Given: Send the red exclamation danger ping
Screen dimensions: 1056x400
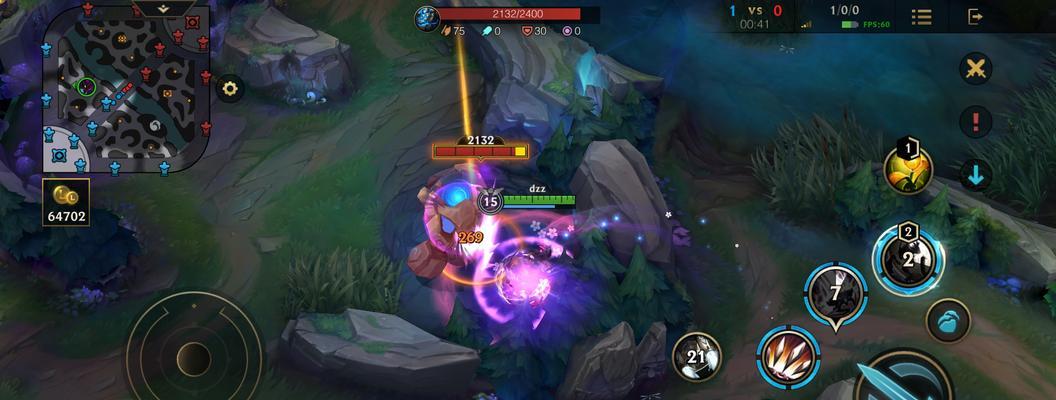Looking at the screenshot, I should 975,122.
